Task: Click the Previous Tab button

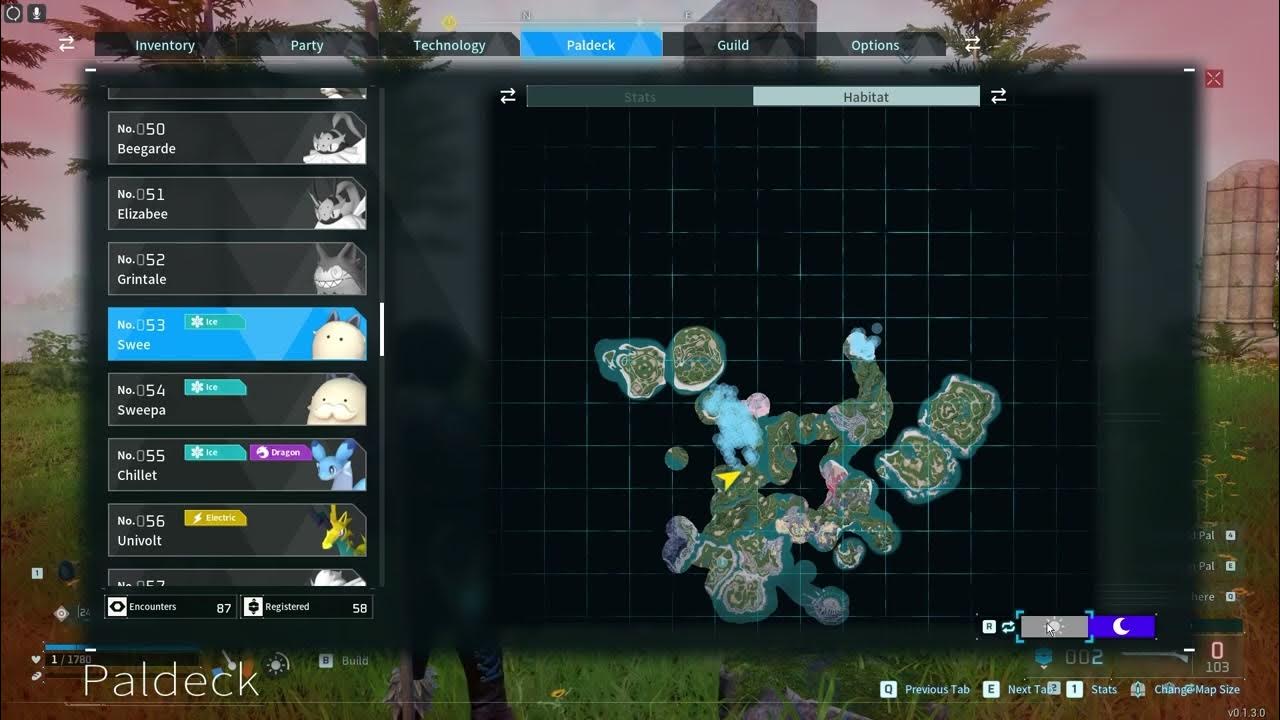Action: coord(928,689)
